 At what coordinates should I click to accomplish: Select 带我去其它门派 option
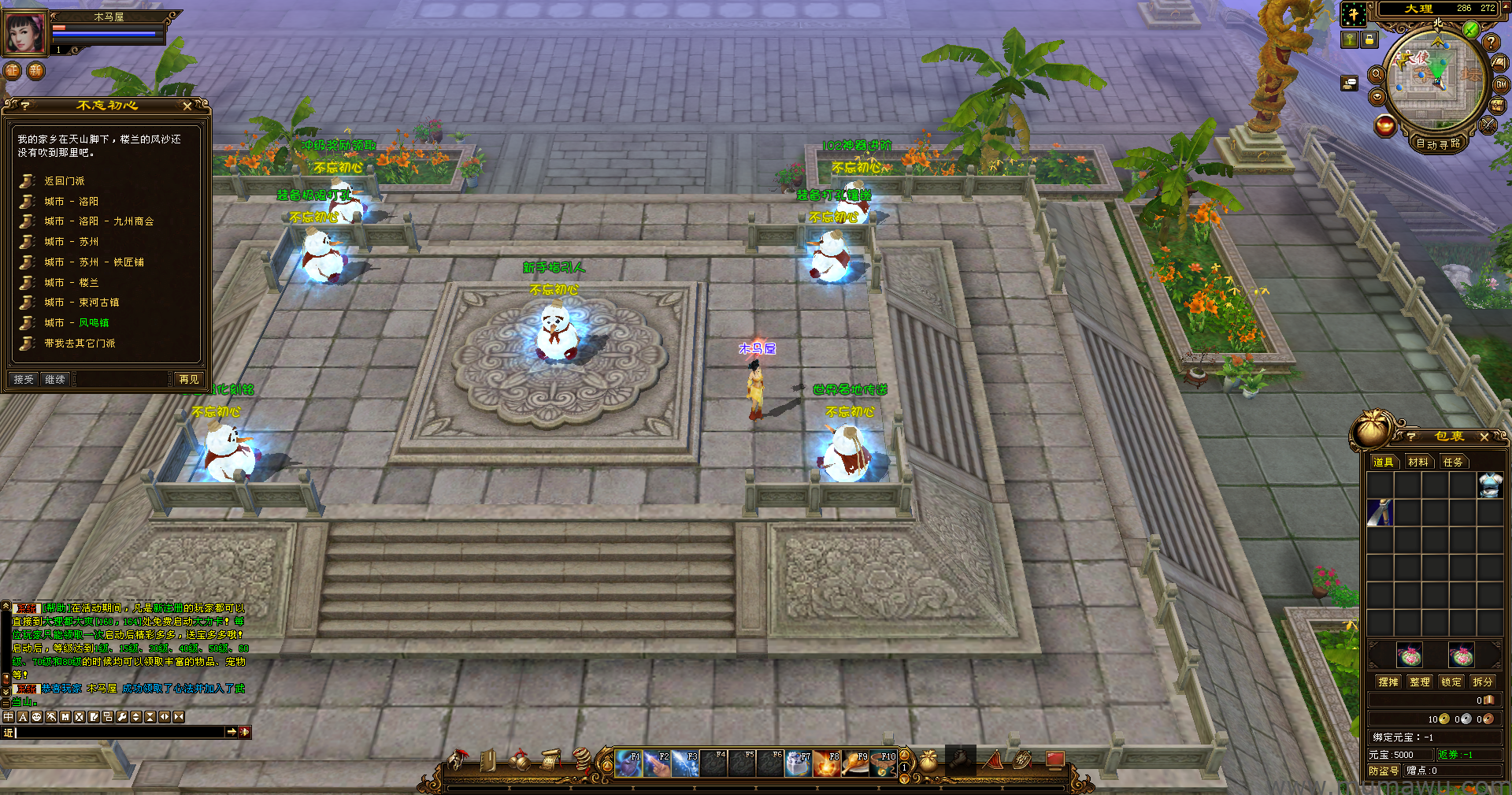tap(80, 344)
